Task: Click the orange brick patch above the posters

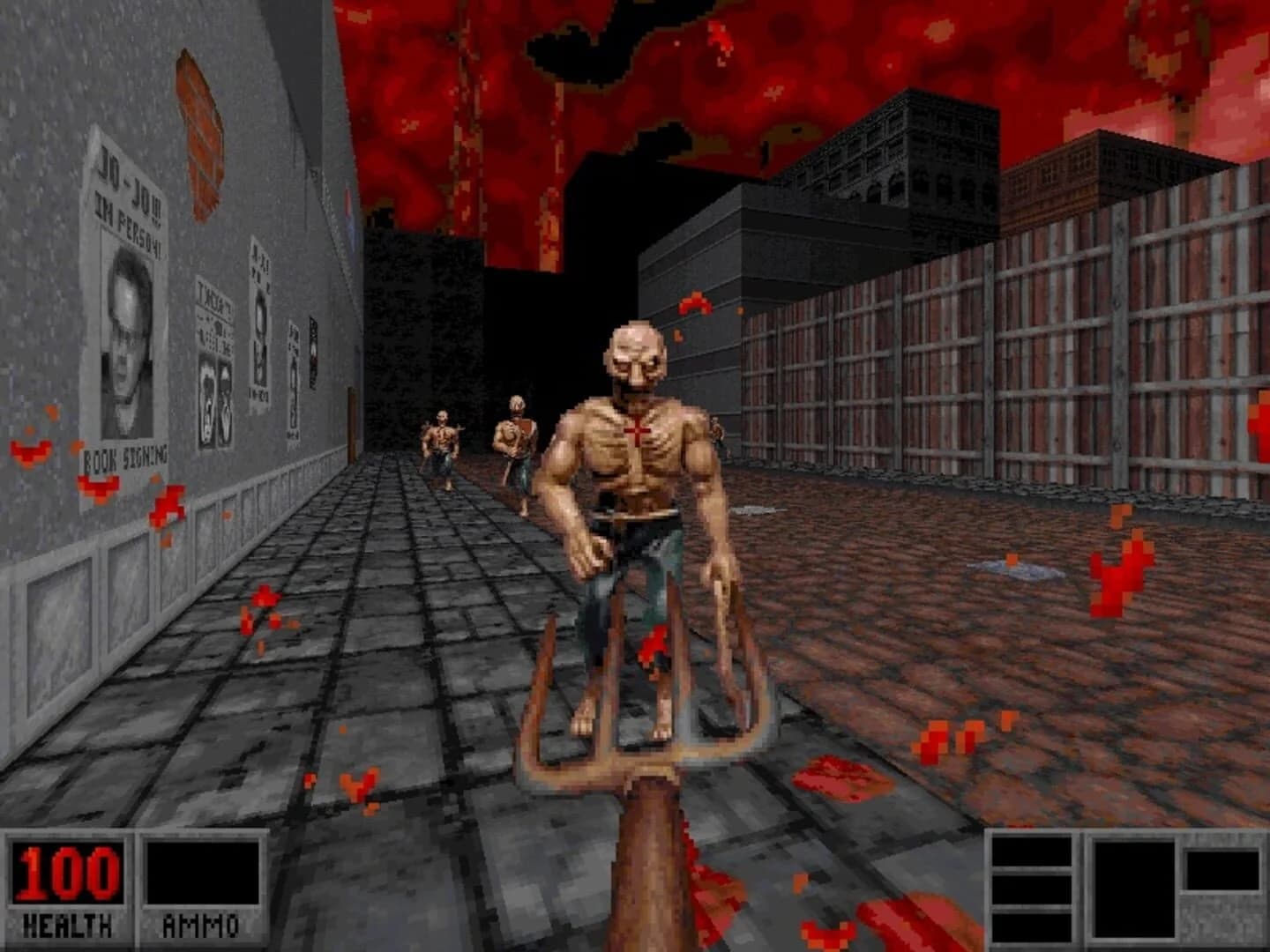Action: tap(201, 132)
